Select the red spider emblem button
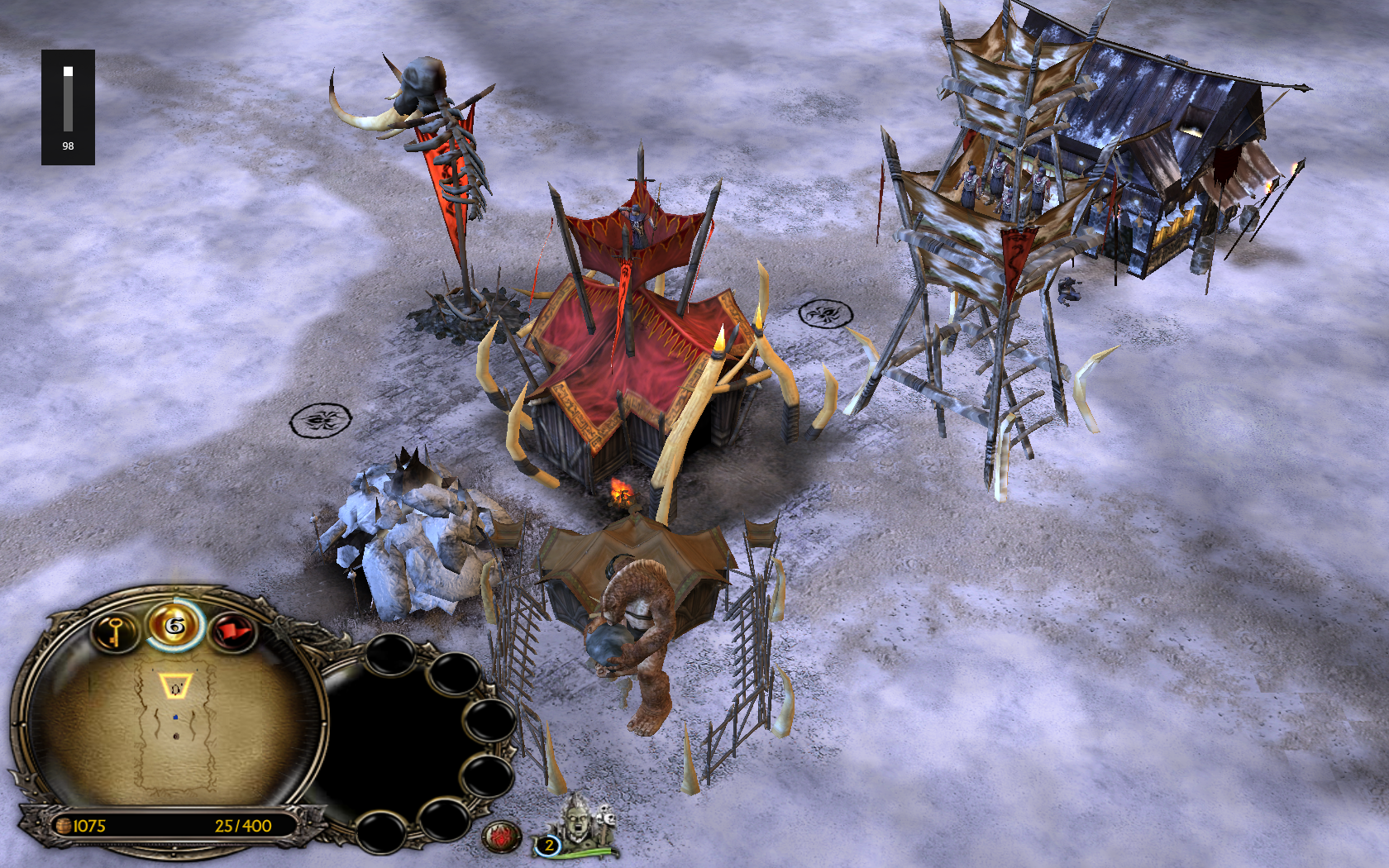Screen dimensions: 1389x868 (501, 837)
